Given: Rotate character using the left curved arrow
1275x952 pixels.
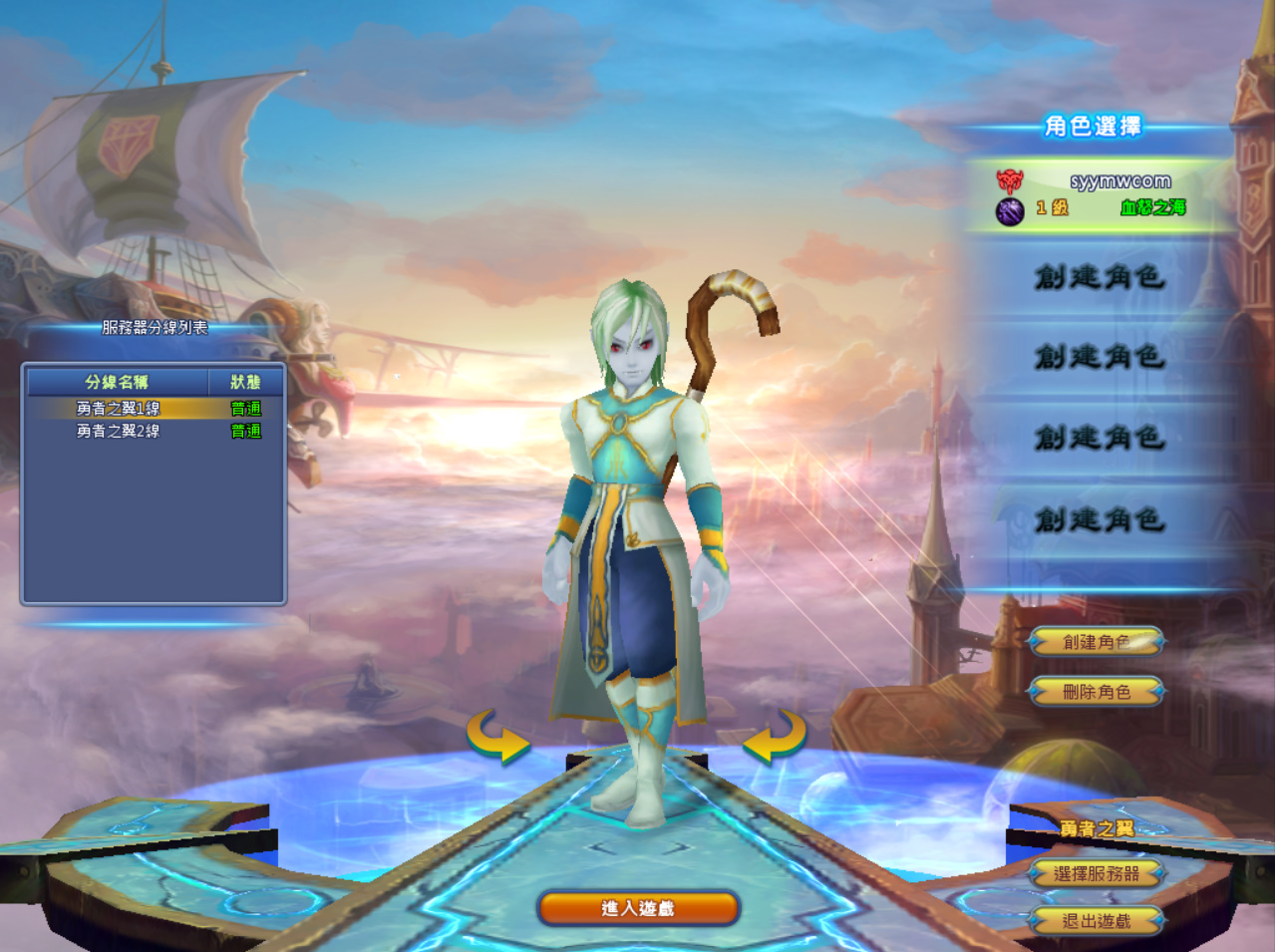Looking at the screenshot, I should click(x=498, y=737).
